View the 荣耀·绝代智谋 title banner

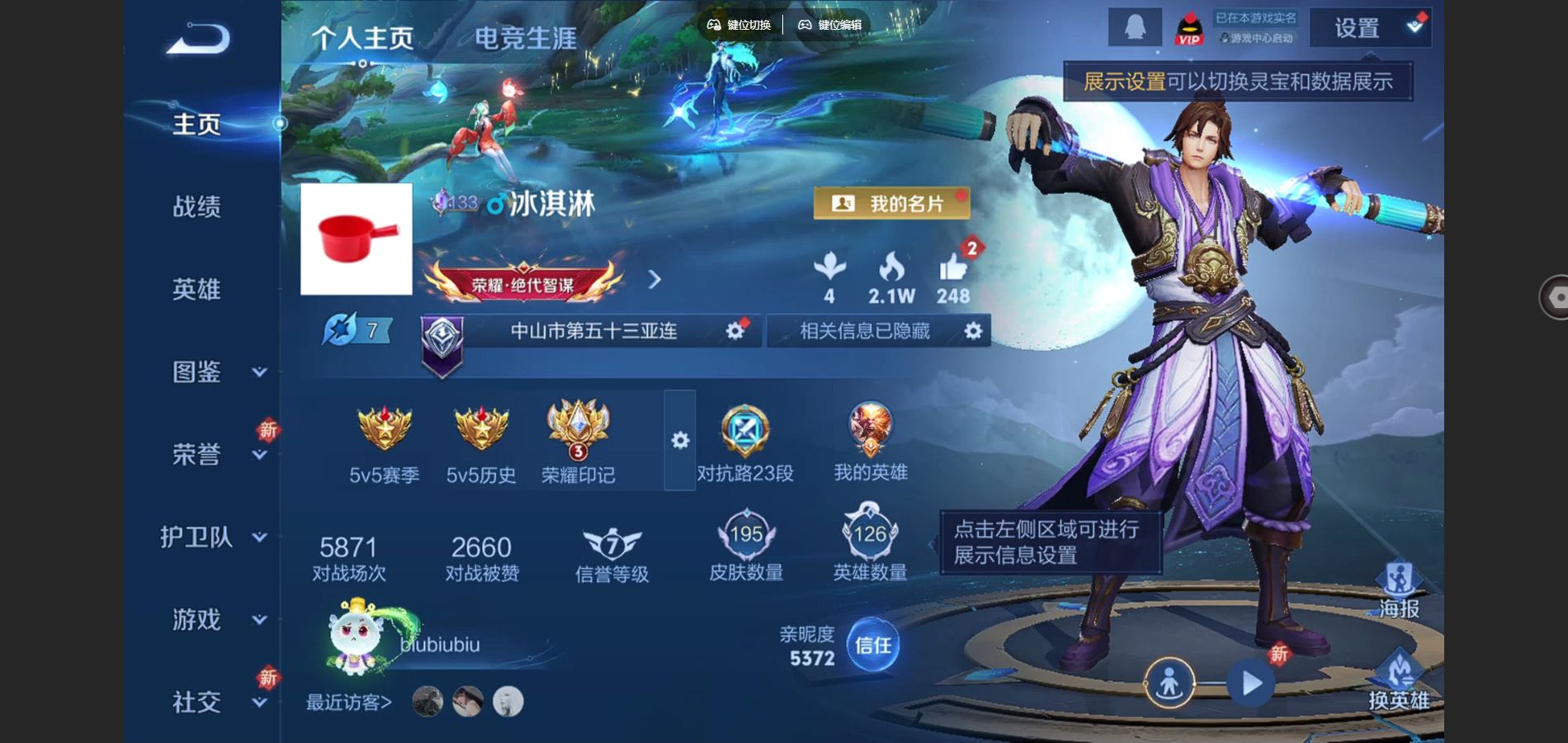[x=522, y=283]
